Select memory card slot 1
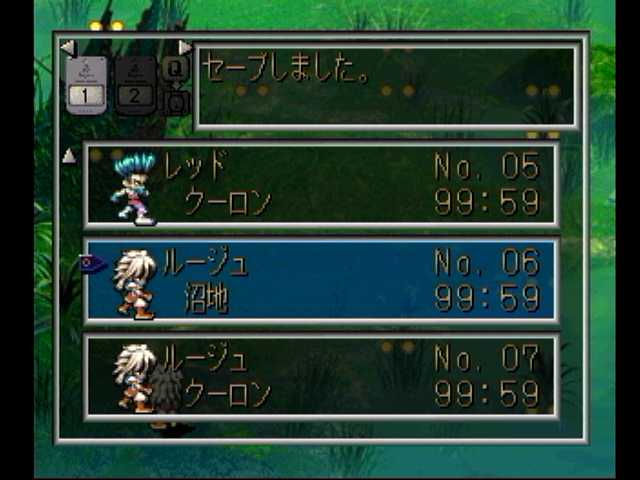Viewport: 640px width, 480px height. (x=86, y=83)
